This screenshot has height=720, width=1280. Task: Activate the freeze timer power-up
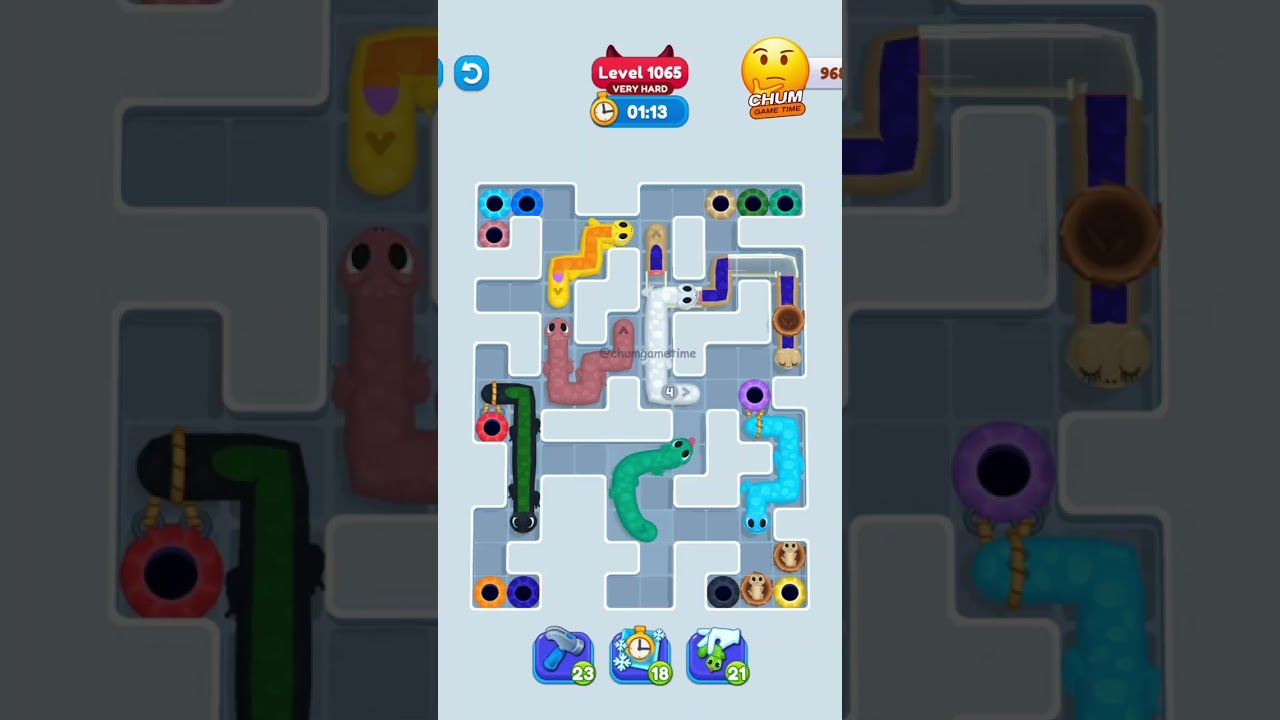(640, 653)
